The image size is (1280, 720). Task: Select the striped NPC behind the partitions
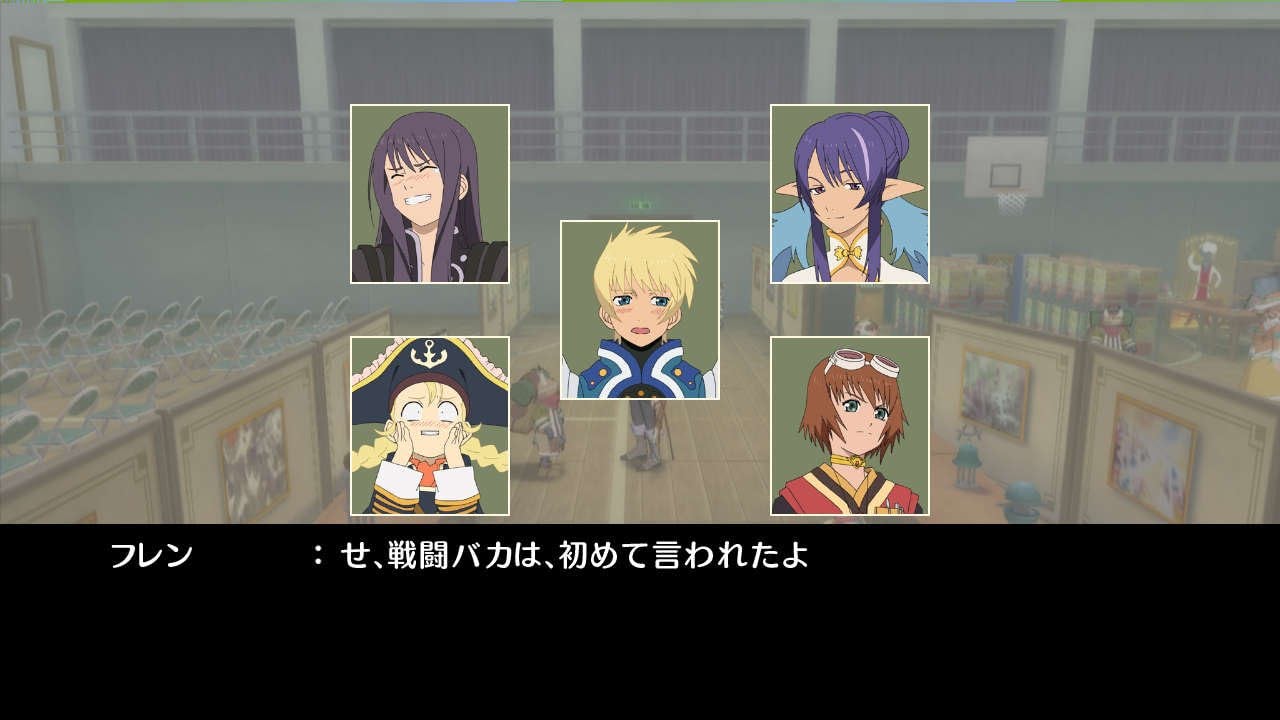coord(1115,326)
